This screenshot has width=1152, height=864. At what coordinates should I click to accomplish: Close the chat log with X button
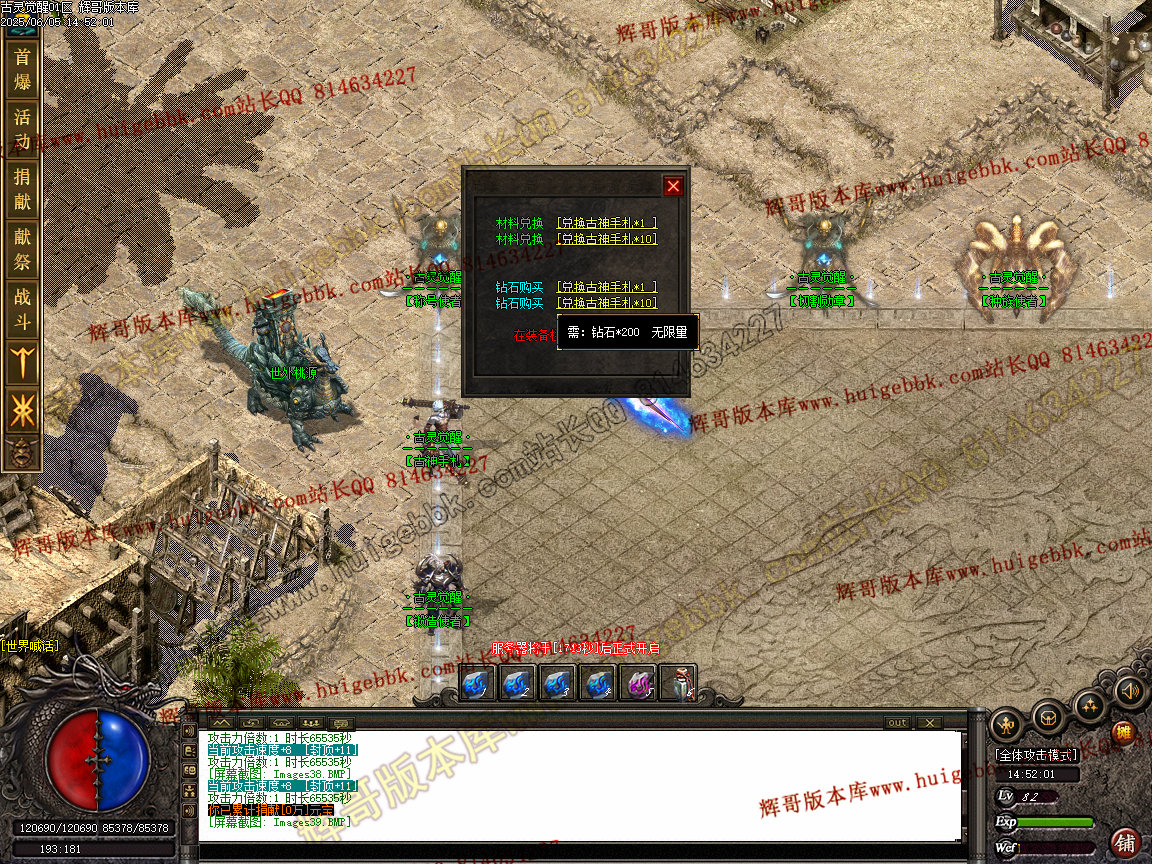click(929, 722)
